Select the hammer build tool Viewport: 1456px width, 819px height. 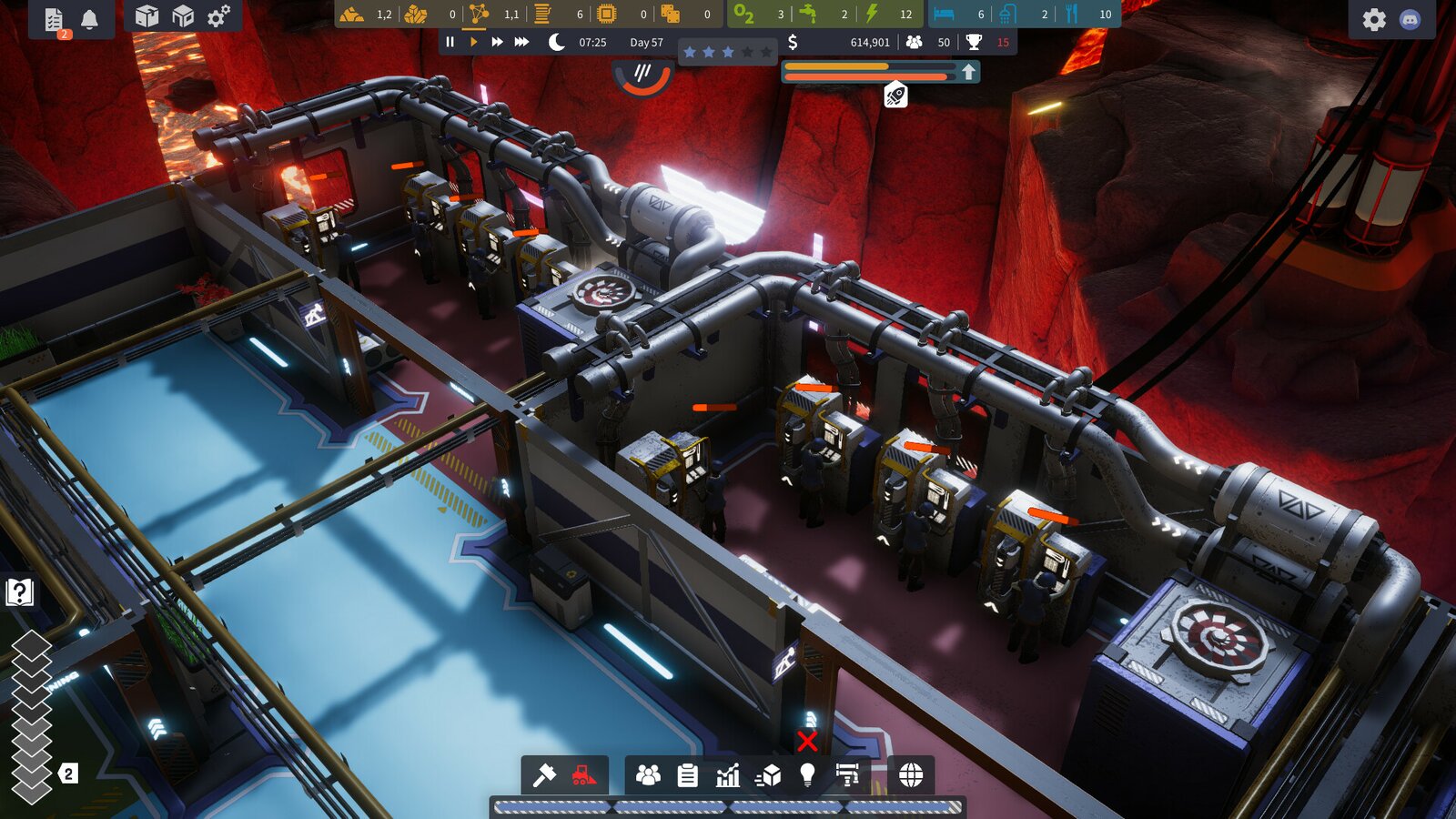pyautogui.click(x=544, y=774)
